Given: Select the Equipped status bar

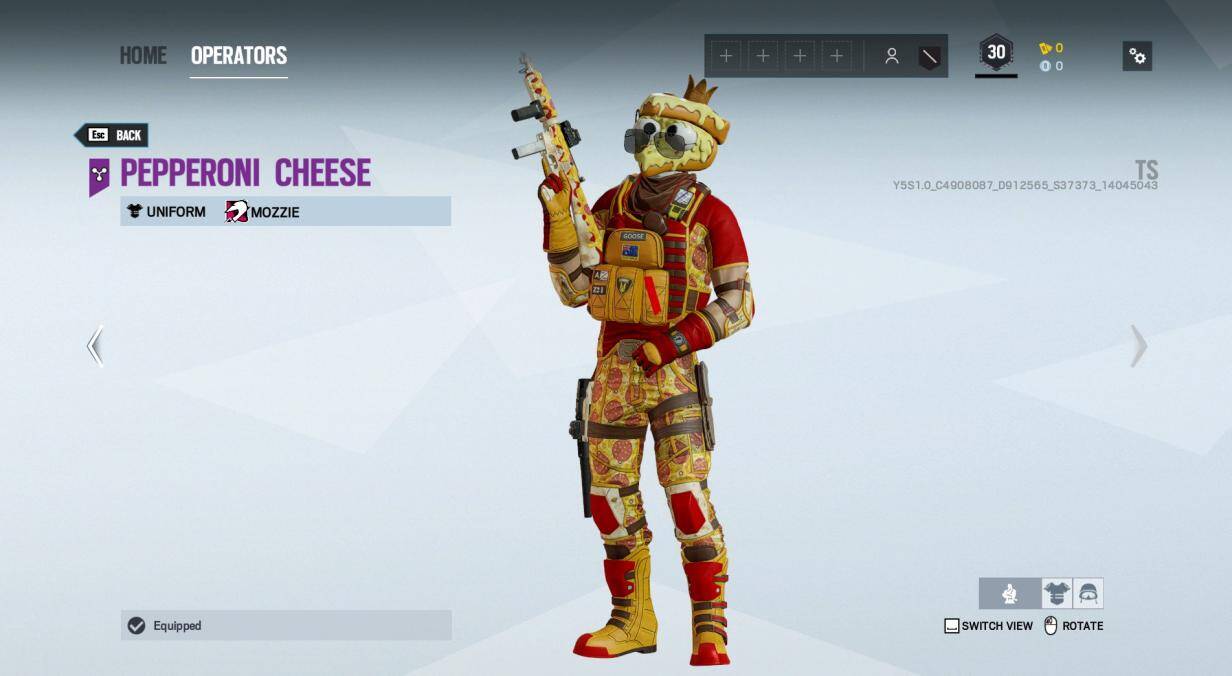Looking at the screenshot, I should click(286, 625).
